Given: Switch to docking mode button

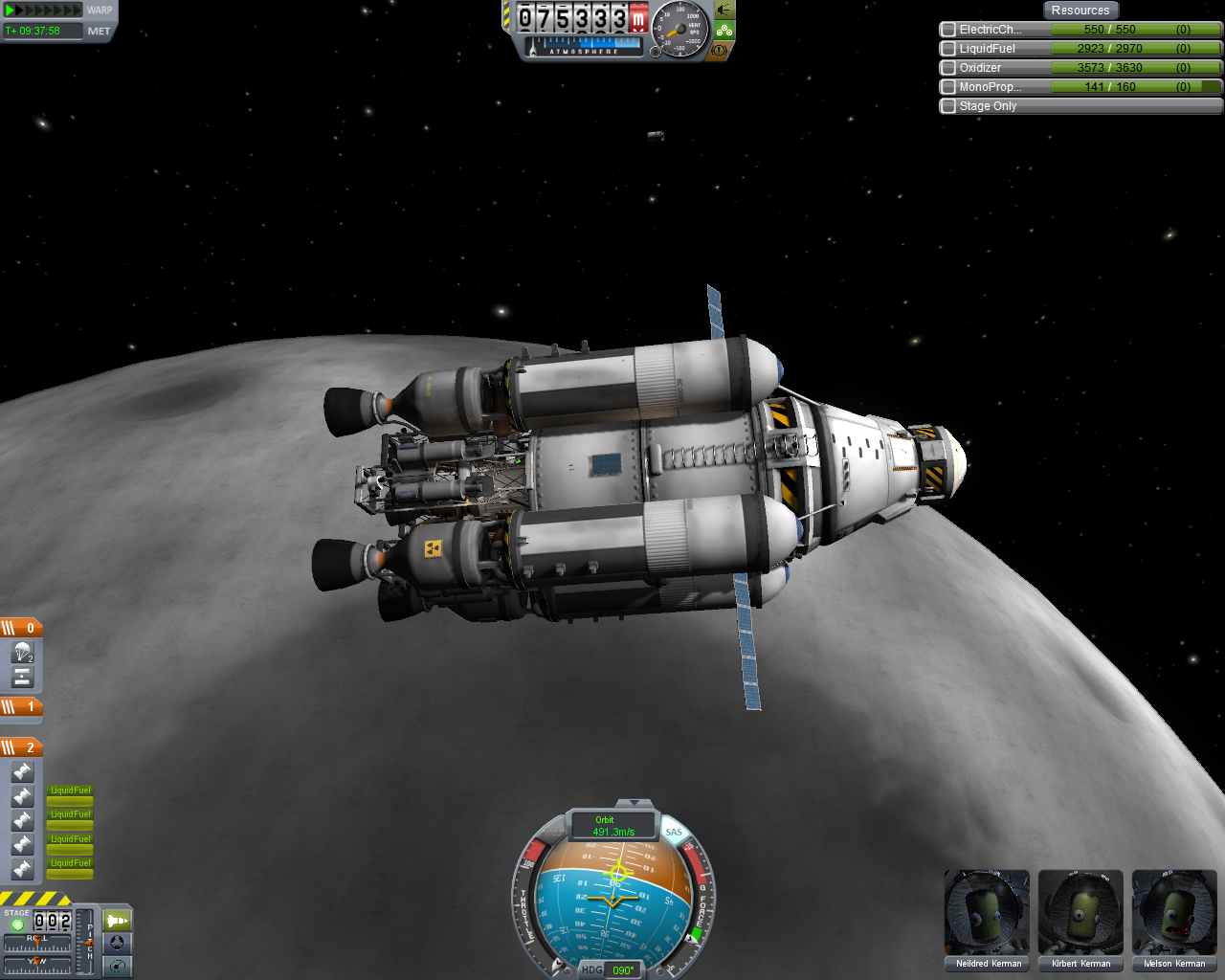Looking at the screenshot, I should [x=117, y=943].
